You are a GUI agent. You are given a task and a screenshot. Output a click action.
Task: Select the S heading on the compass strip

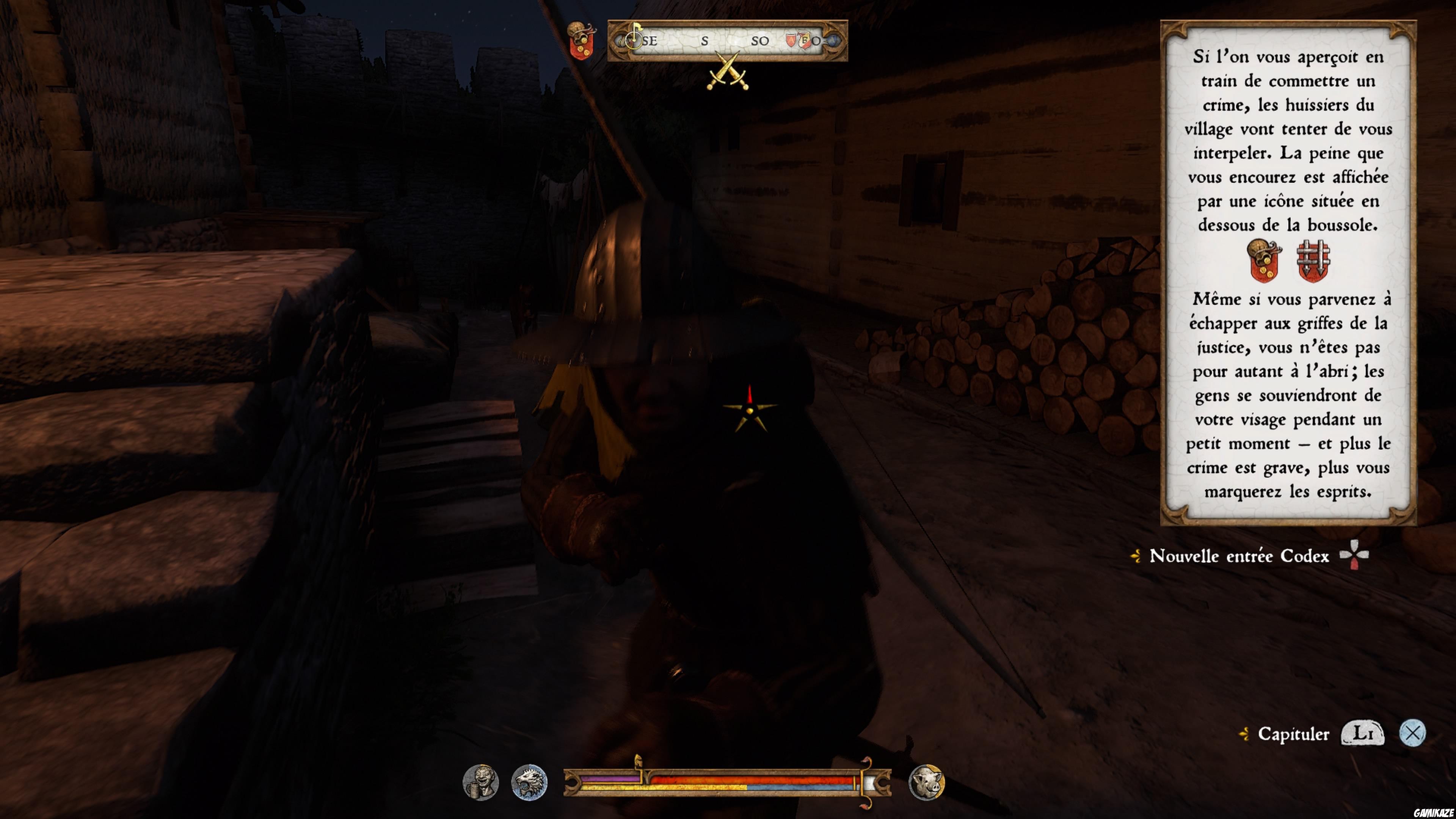705,41
